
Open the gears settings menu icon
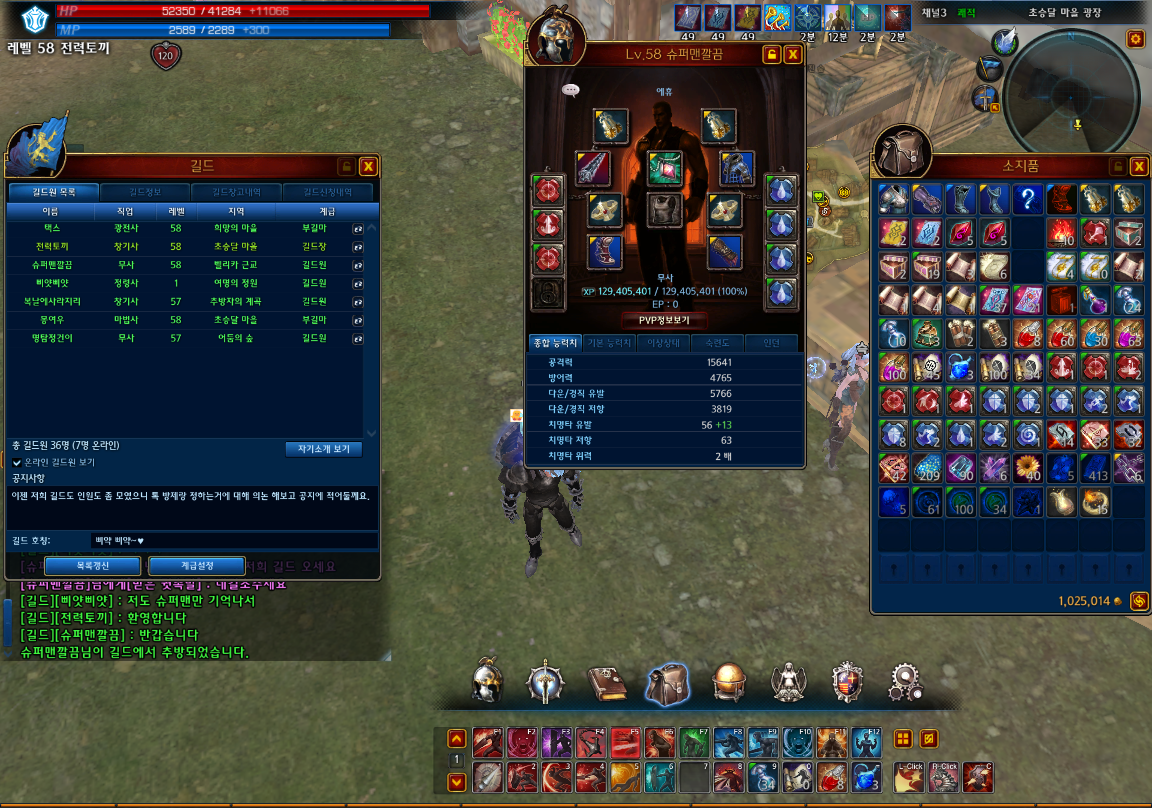click(905, 682)
